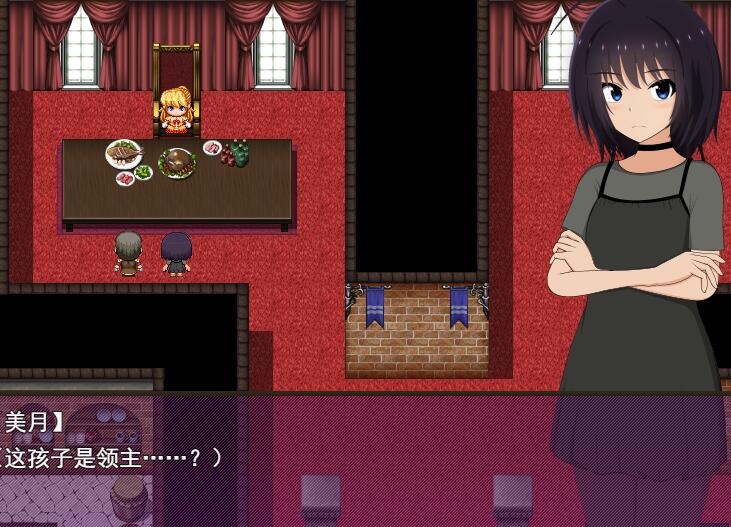Advance the dialogue in the message box
The image size is (731, 527).
pos(300,457)
